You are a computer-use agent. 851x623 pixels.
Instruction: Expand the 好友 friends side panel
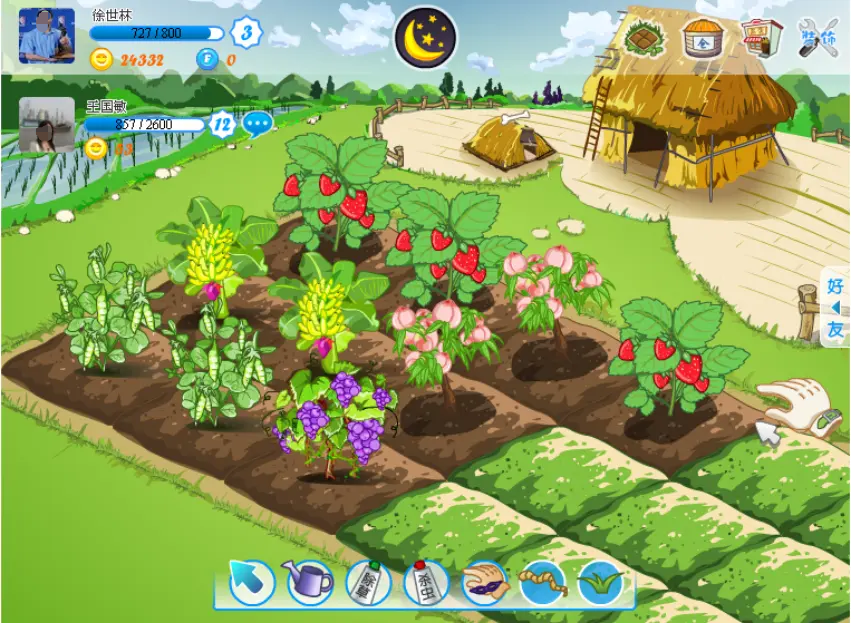pyautogui.click(x=835, y=307)
